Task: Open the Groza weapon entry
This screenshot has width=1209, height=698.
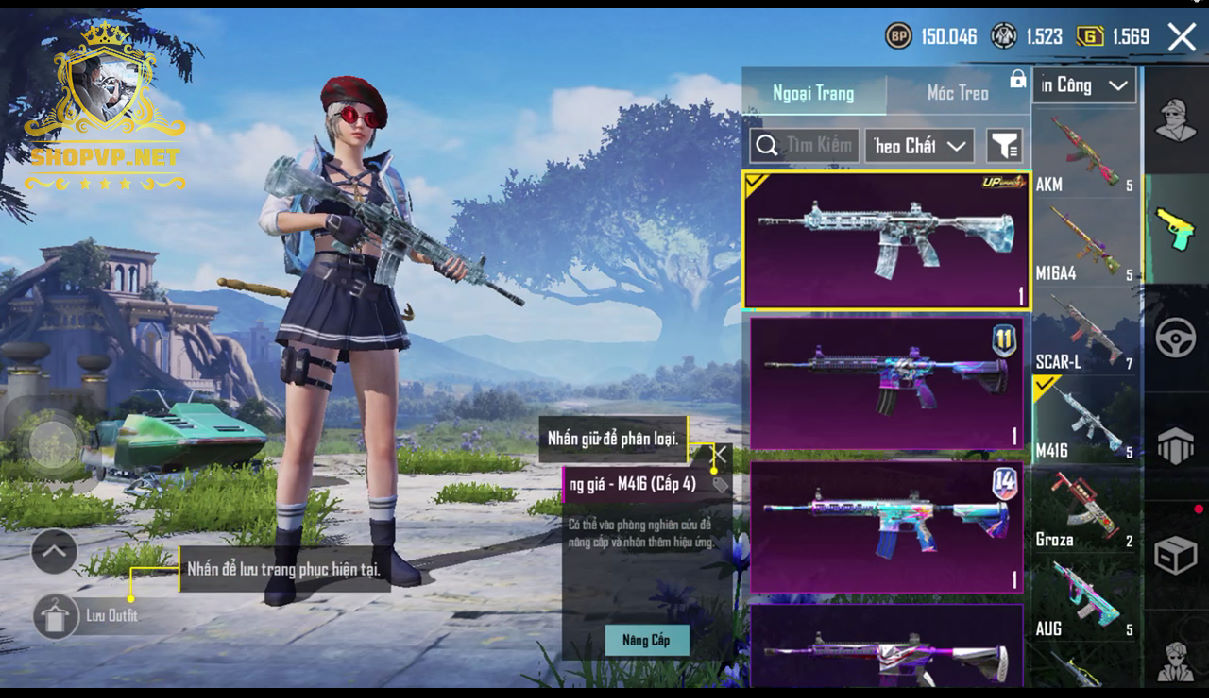Action: [1085, 511]
